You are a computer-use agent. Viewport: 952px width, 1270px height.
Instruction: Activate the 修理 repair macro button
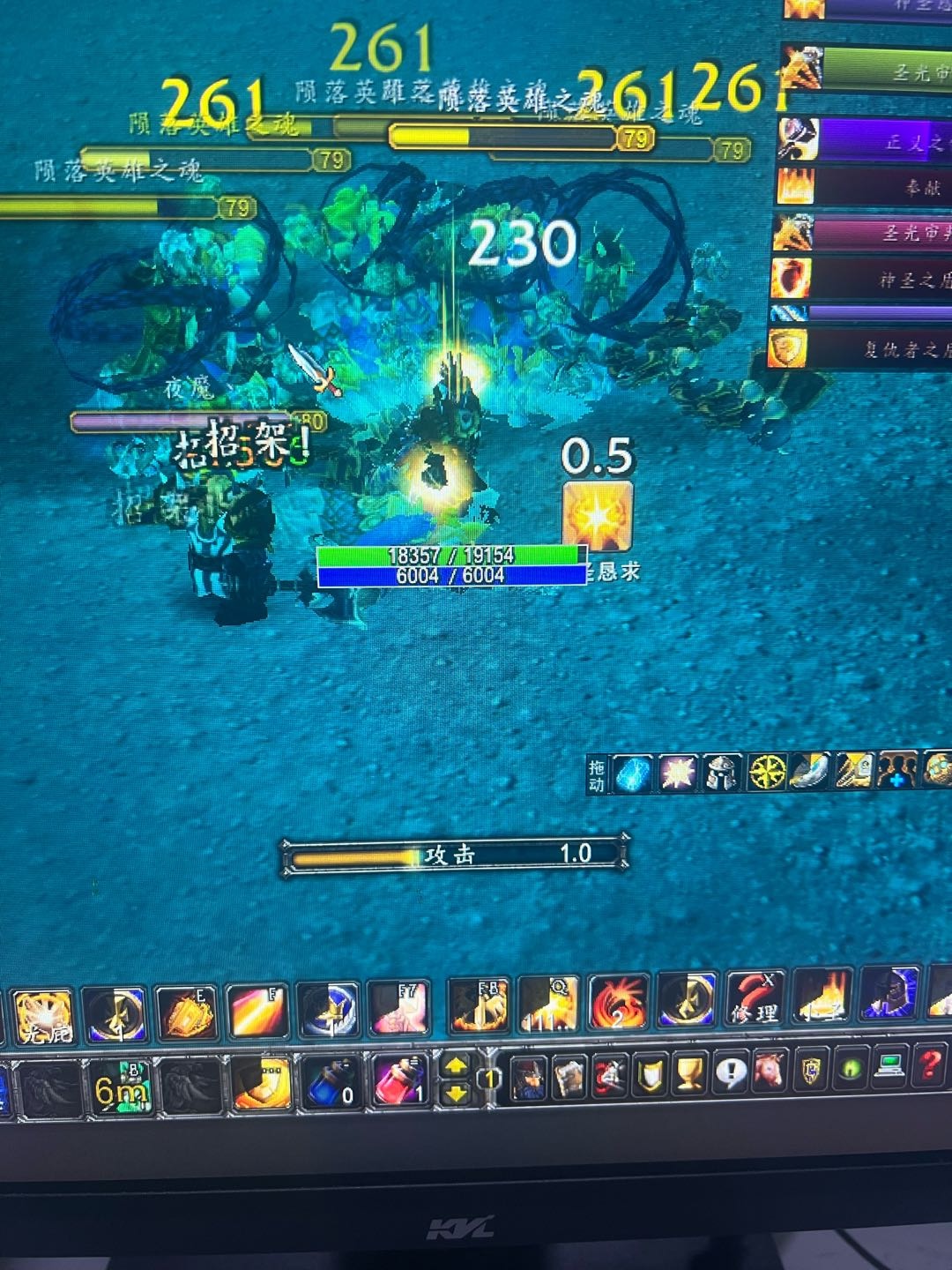(x=755, y=1005)
